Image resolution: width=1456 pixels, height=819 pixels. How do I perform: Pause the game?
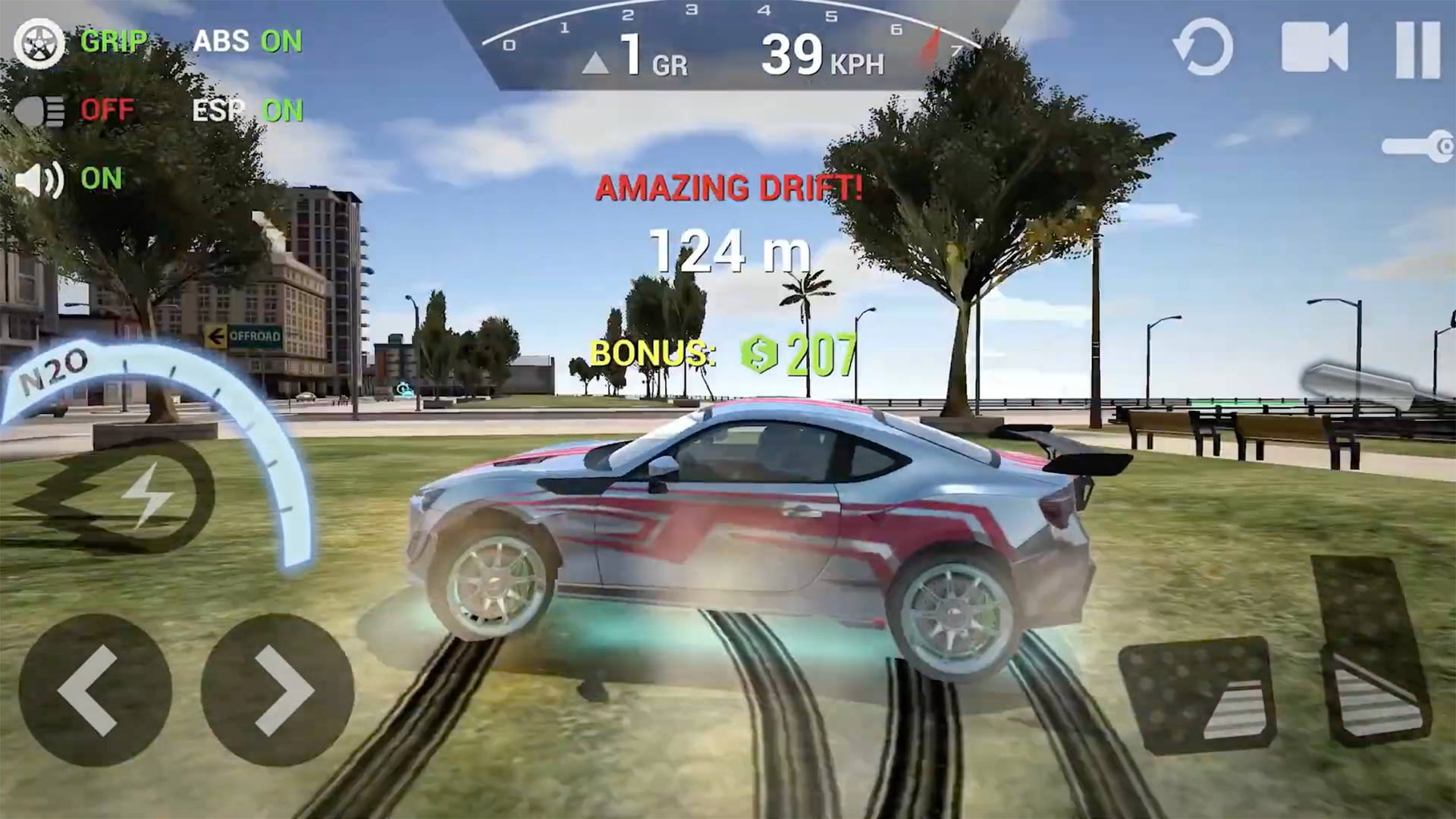1417,47
